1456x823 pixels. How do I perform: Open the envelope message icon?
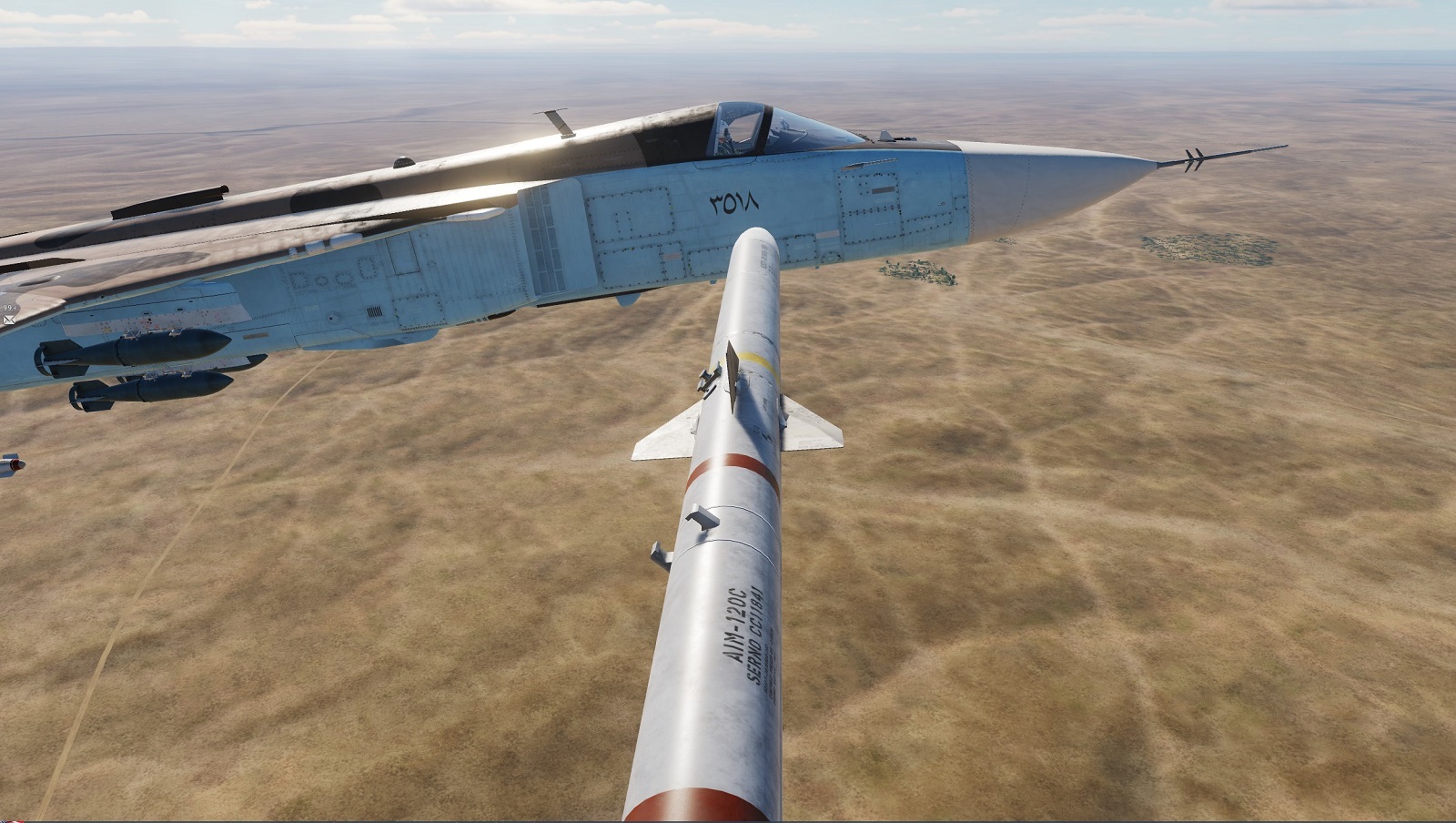[9, 320]
